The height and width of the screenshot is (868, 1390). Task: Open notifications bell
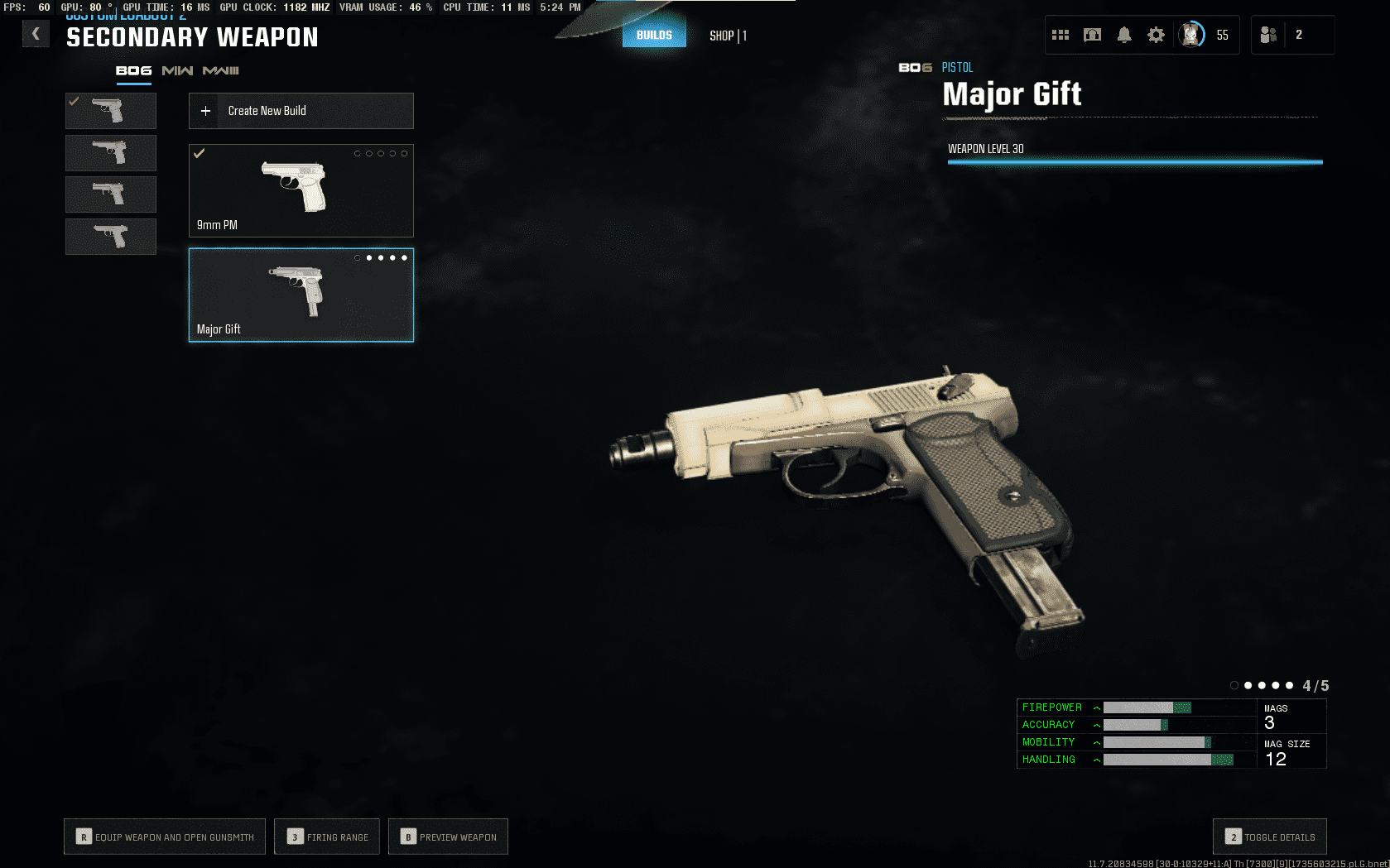point(1124,35)
